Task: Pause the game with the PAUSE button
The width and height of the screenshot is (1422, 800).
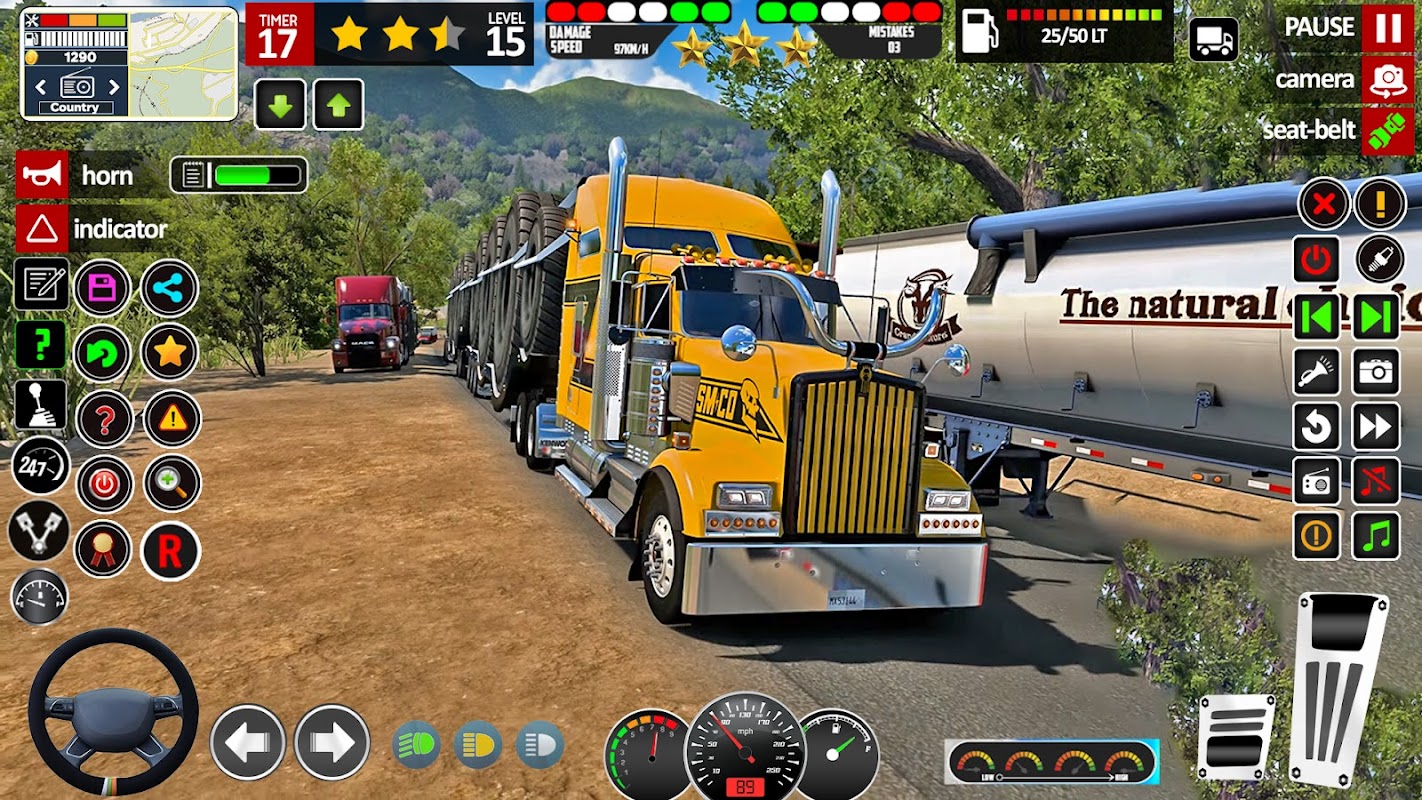Action: click(x=1387, y=28)
